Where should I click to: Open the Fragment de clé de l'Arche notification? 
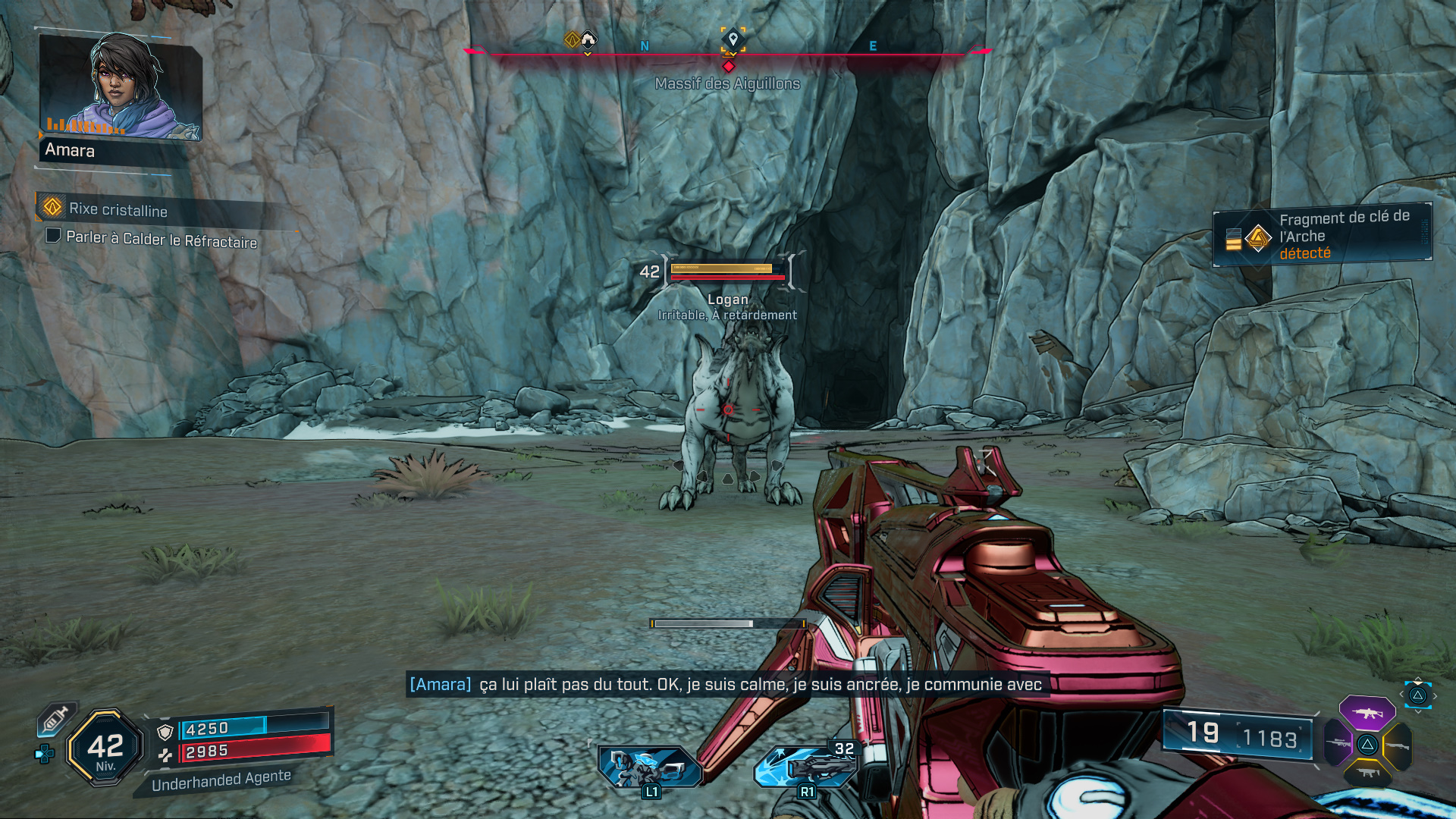click(1322, 236)
